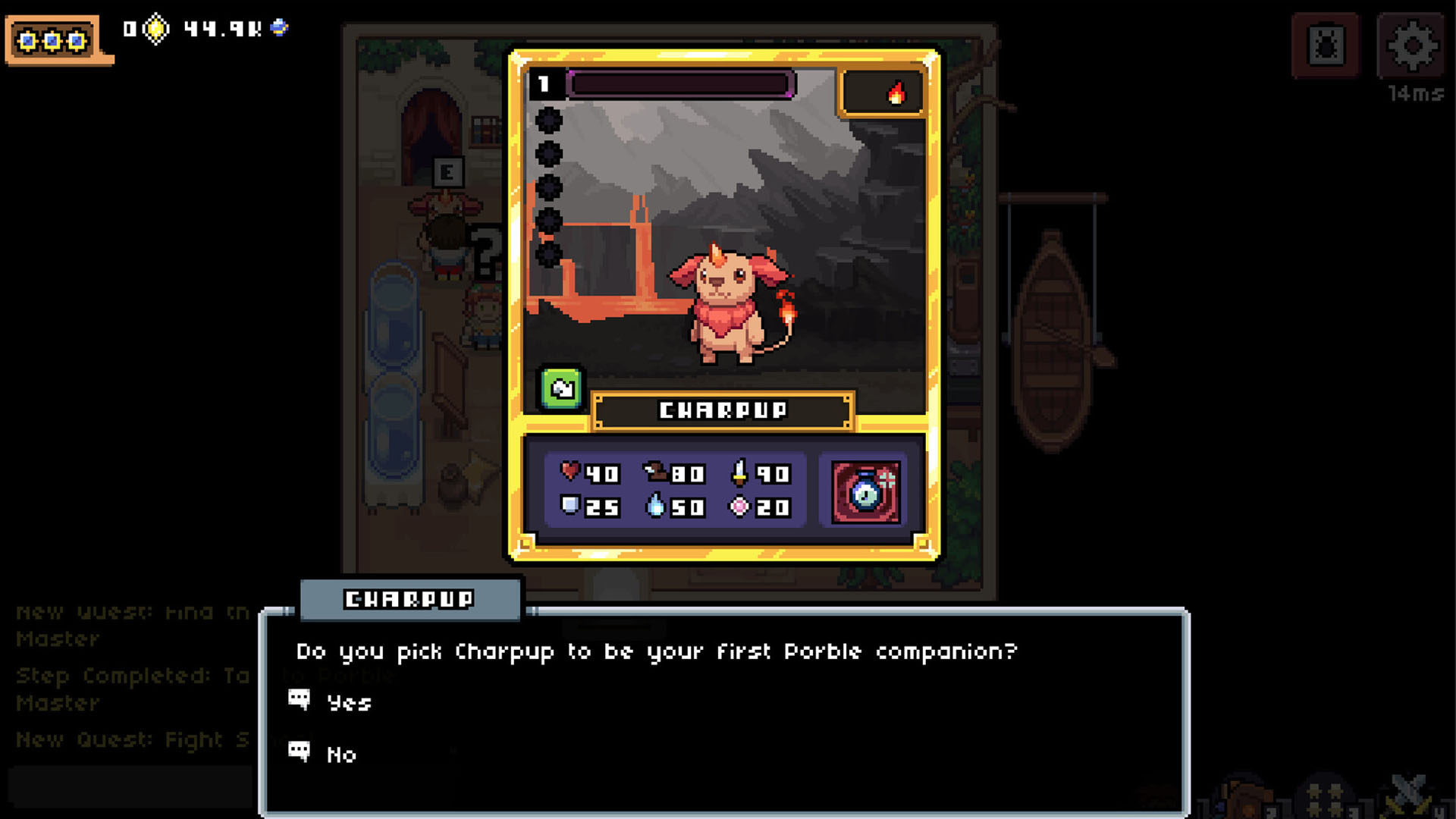Open the settings gear icon

click(x=1412, y=45)
